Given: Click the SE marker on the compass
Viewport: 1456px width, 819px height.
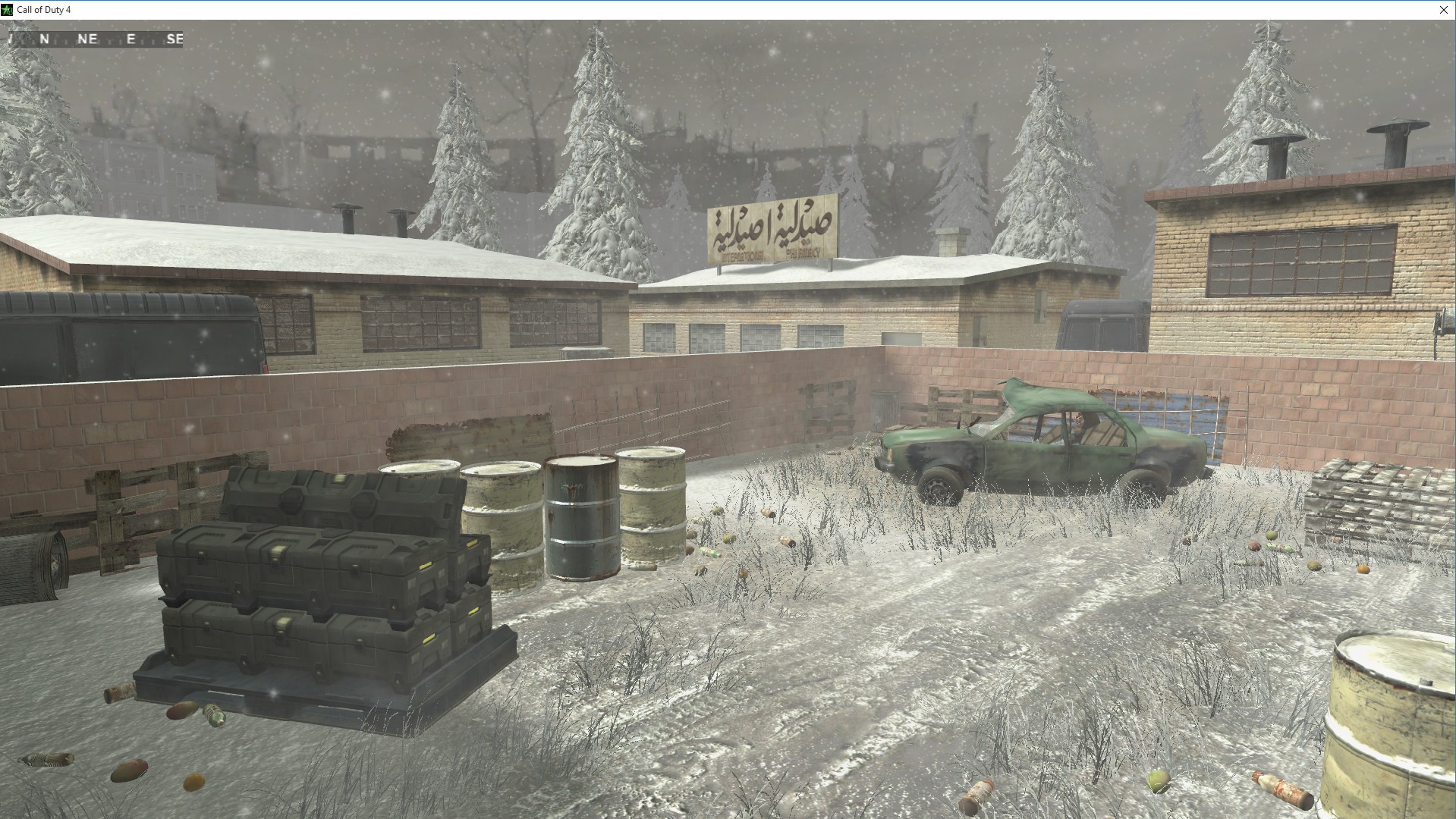Looking at the screenshot, I should click(x=176, y=39).
